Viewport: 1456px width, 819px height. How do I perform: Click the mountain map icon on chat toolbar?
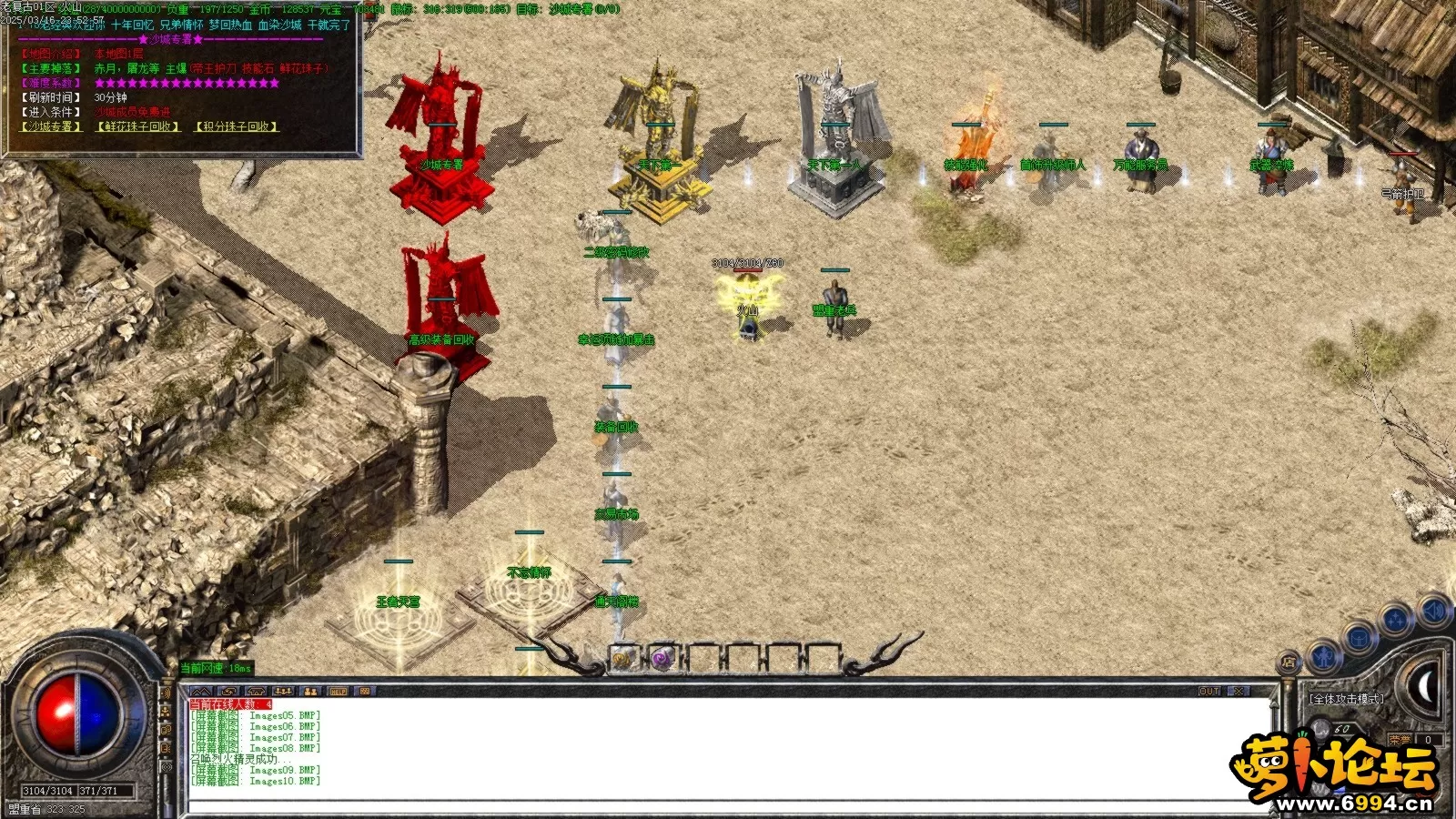pyautogui.click(x=201, y=692)
